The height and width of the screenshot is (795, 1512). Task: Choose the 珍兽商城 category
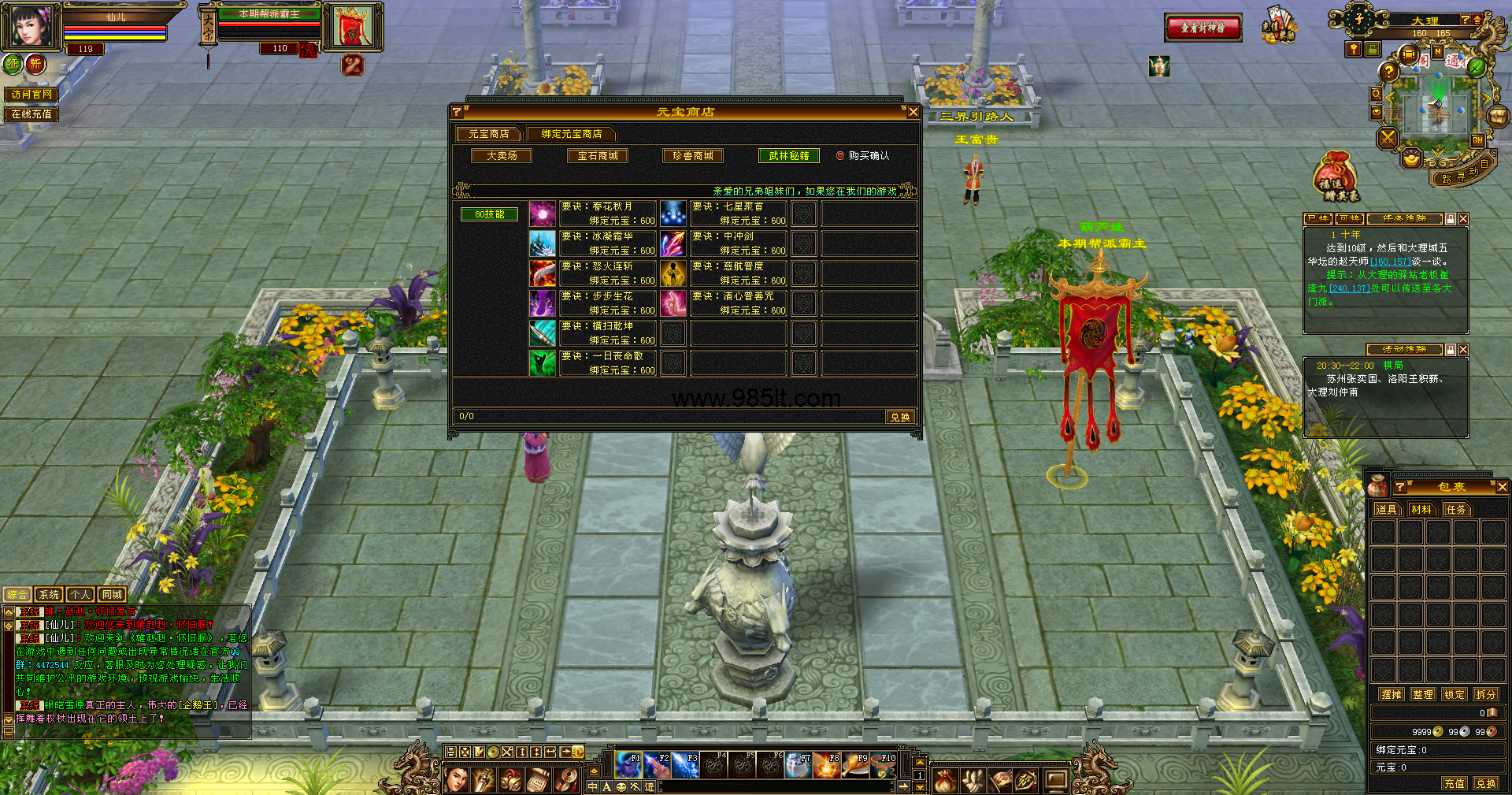pos(693,156)
